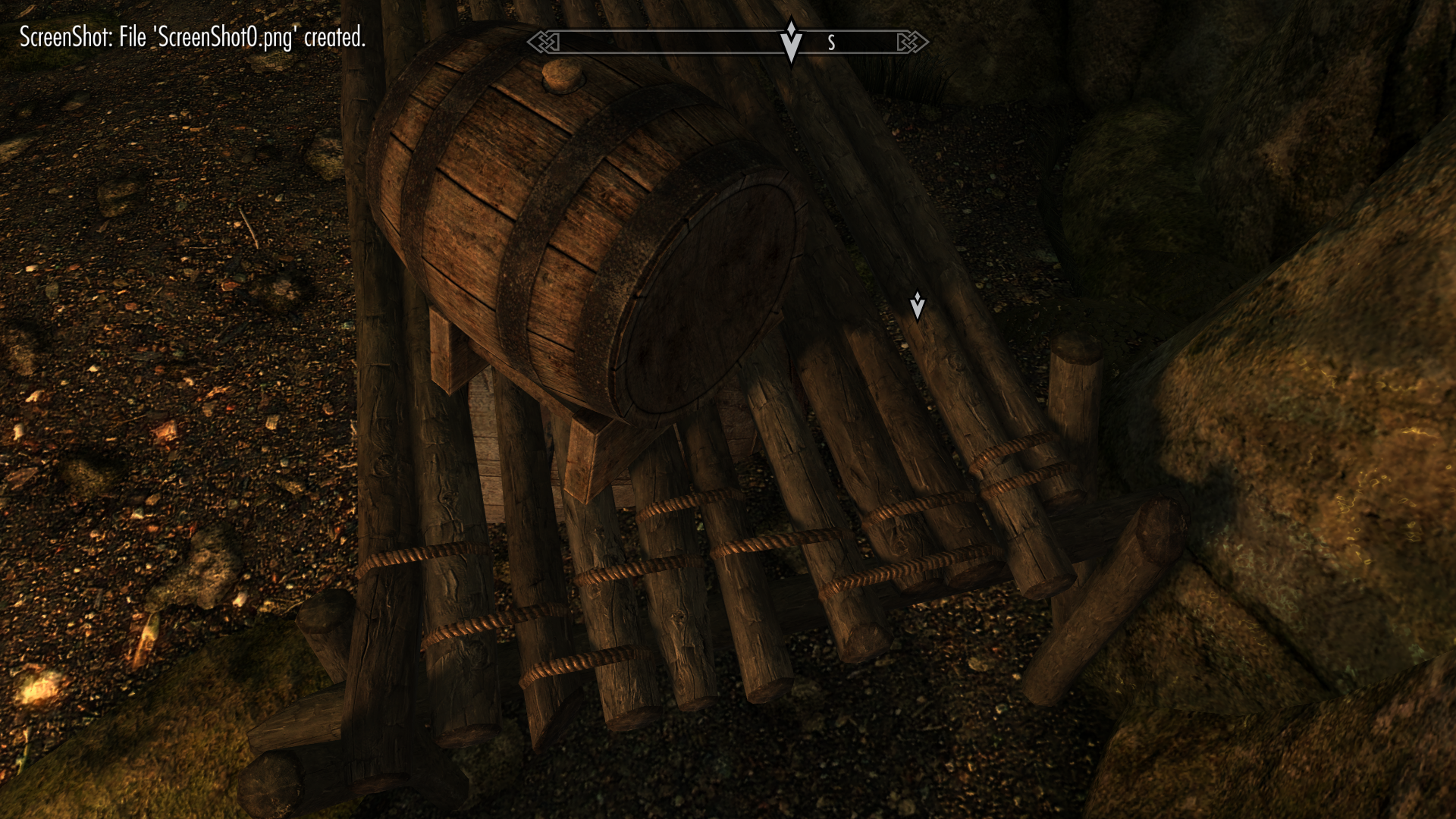Click the quest marker on the compass
This screenshot has height=819, width=1456.
(791, 41)
